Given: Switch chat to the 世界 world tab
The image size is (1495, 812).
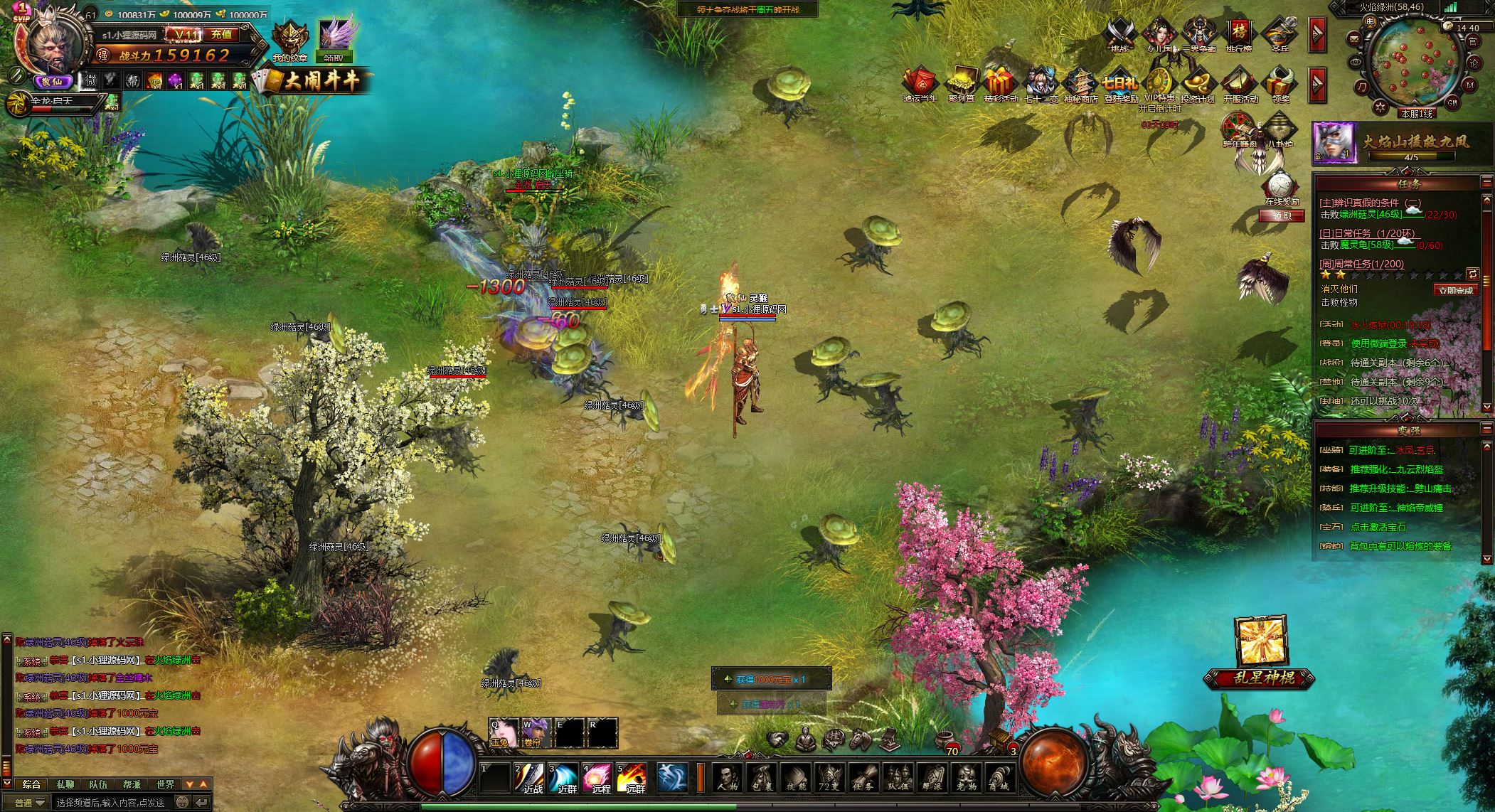Looking at the screenshot, I should pos(165,784).
